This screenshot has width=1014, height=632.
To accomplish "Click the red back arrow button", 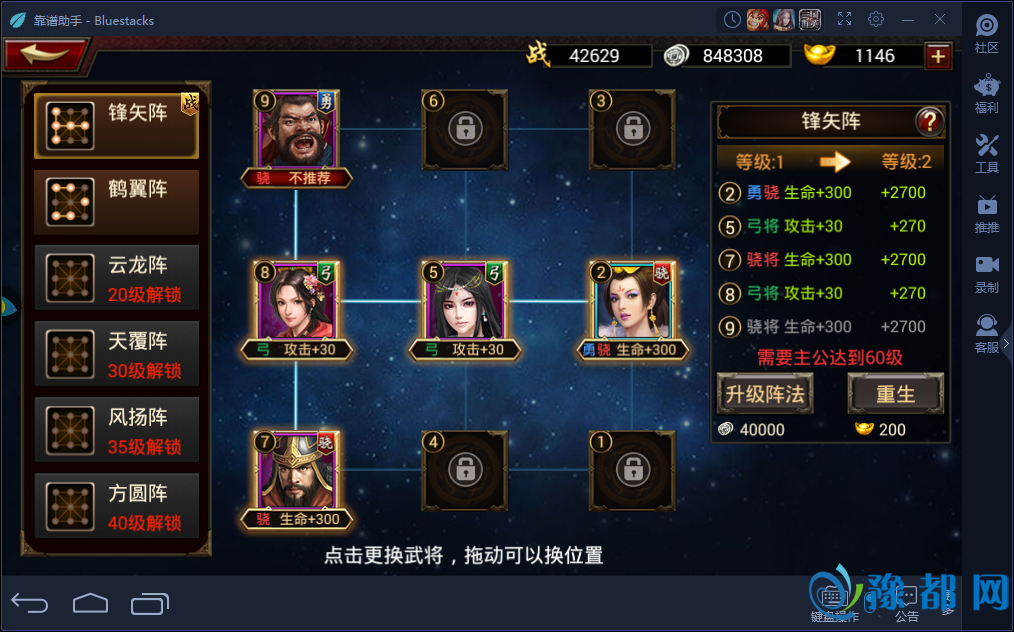I will click(x=45, y=54).
